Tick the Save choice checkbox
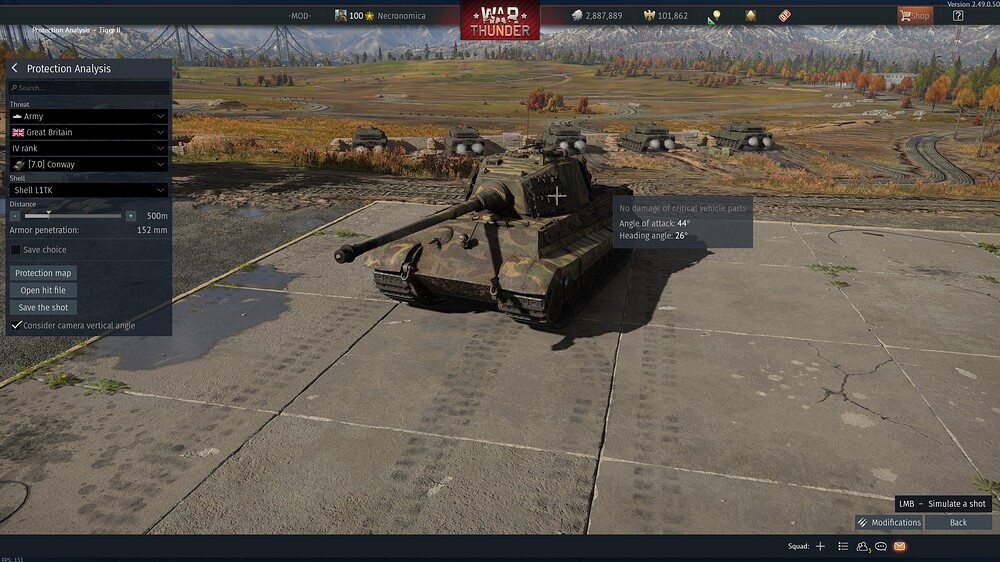The height and width of the screenshot is (562, 1000). (x=16, y=250)
